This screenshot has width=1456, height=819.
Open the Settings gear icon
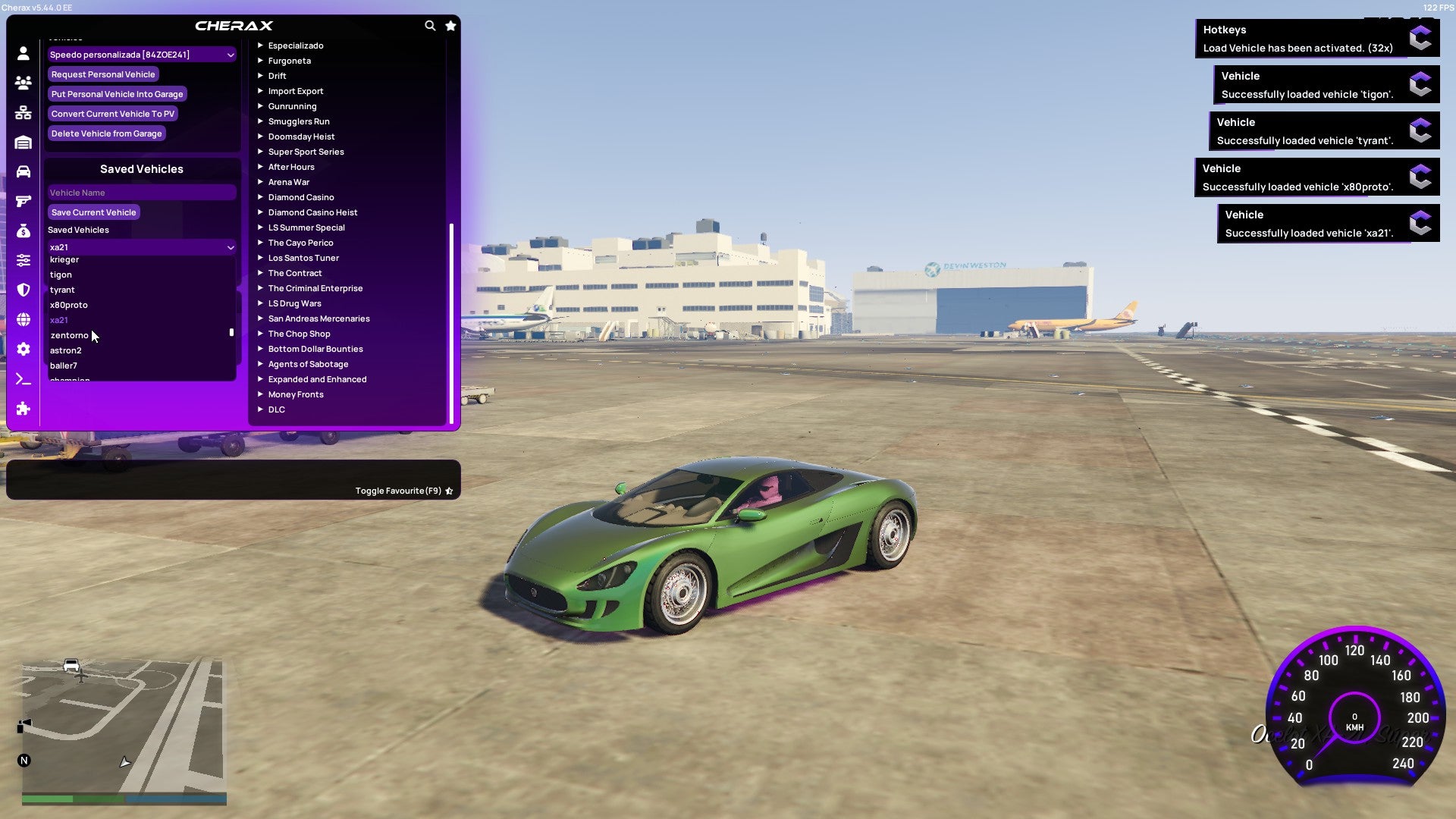pos(23,350)
